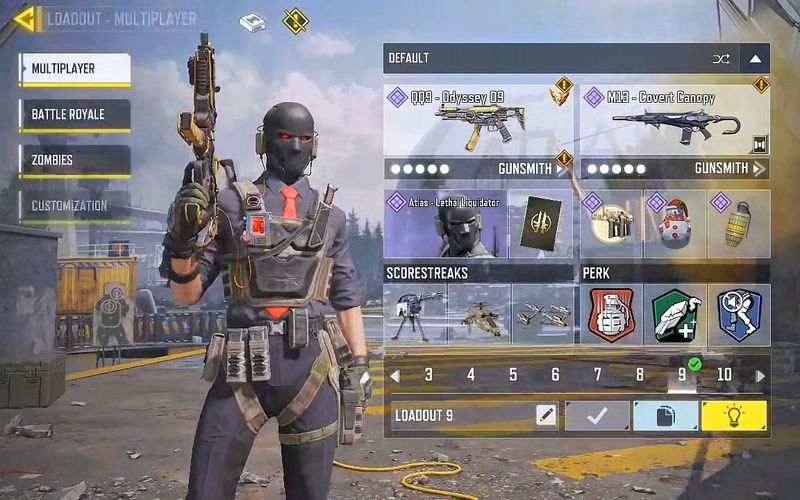This screenshot has width=800, height=500.
Task: Click the yellow lightbulb recommendation button
Action: point(734,415)
